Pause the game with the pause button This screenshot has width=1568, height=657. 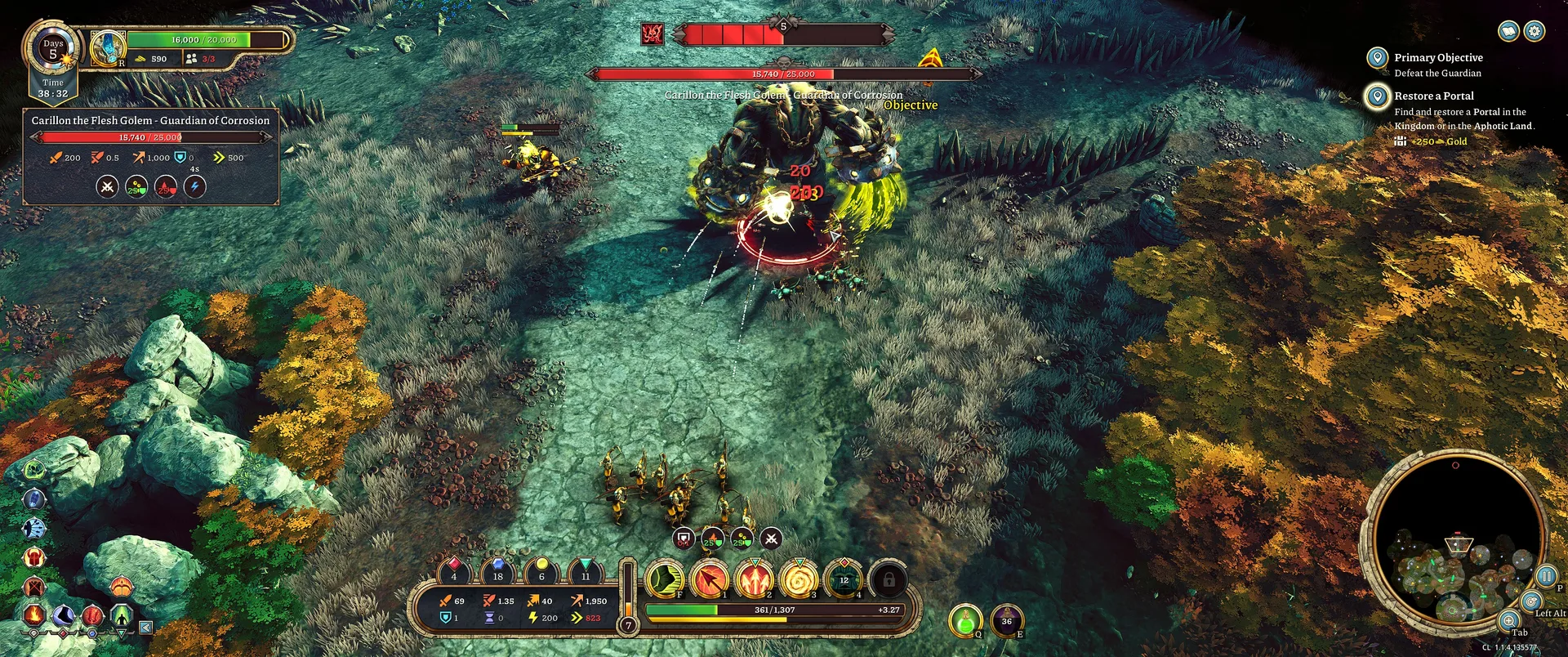point(1545,576)
